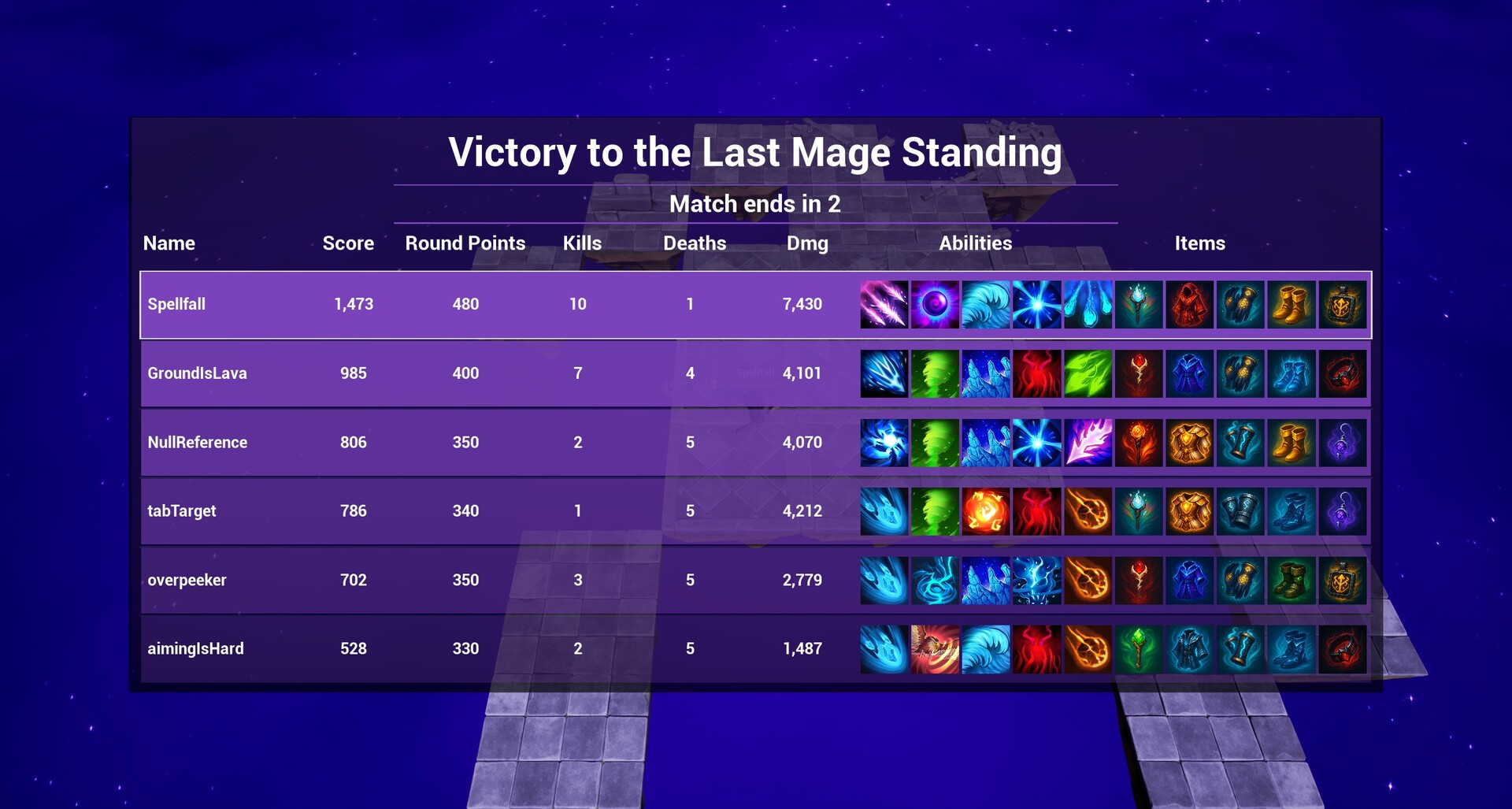Screen dimensions: 1512x809
Task: Select tabTarget's dark blue boots item
Action: pos(1292,510)
